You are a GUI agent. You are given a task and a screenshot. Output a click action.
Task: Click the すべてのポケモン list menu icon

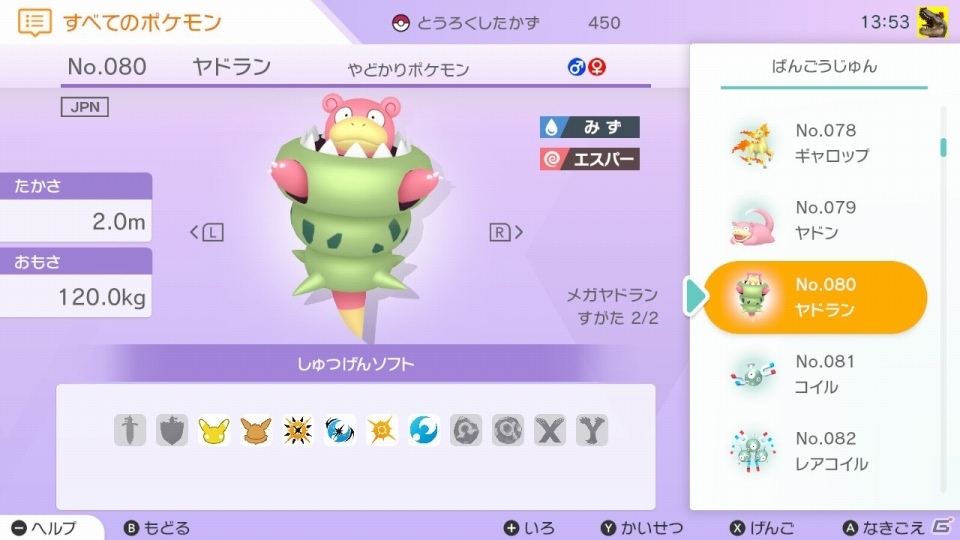point(35,22)
